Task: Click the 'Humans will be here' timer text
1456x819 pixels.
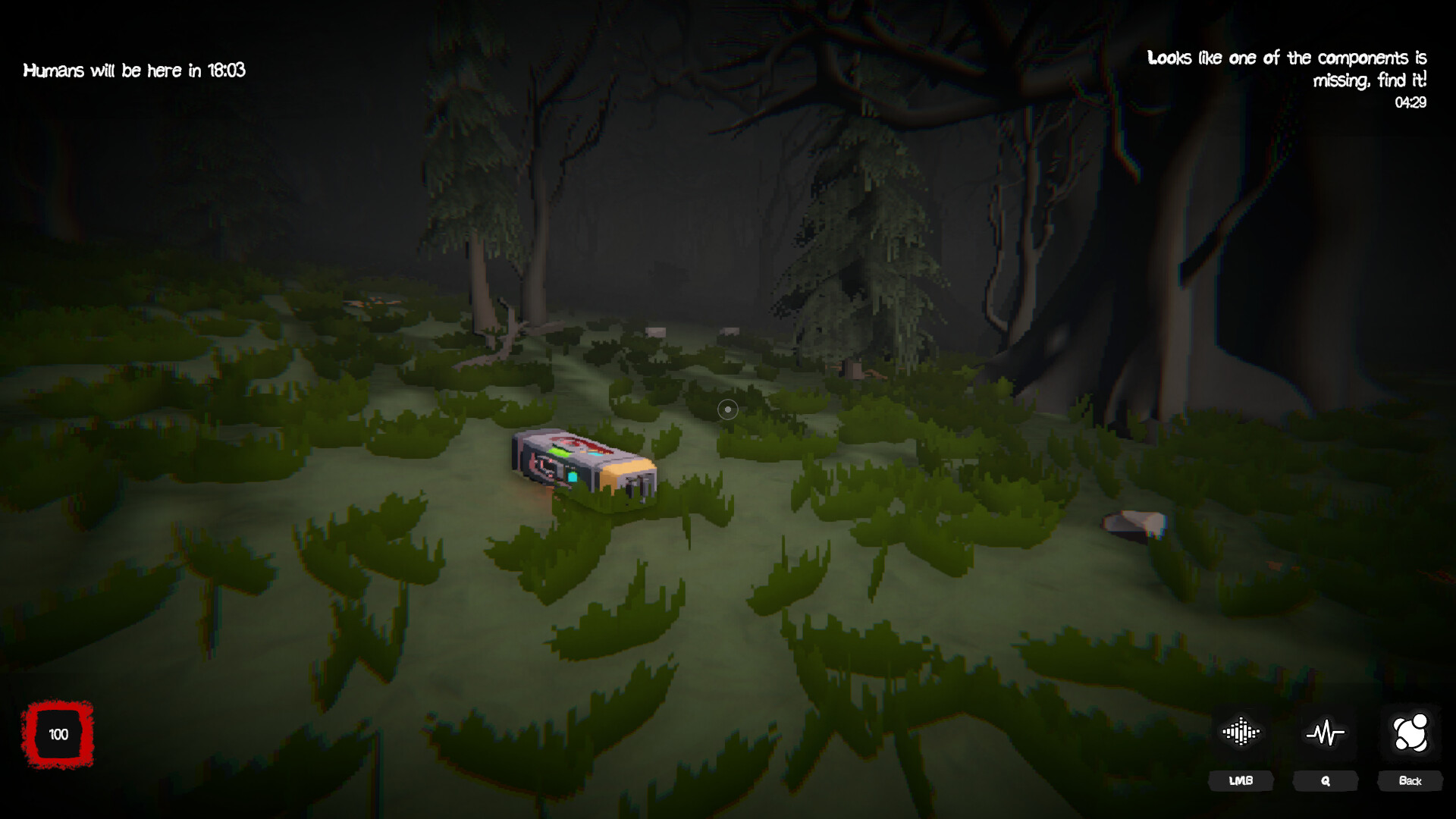Action: click(x=135, y=70)
